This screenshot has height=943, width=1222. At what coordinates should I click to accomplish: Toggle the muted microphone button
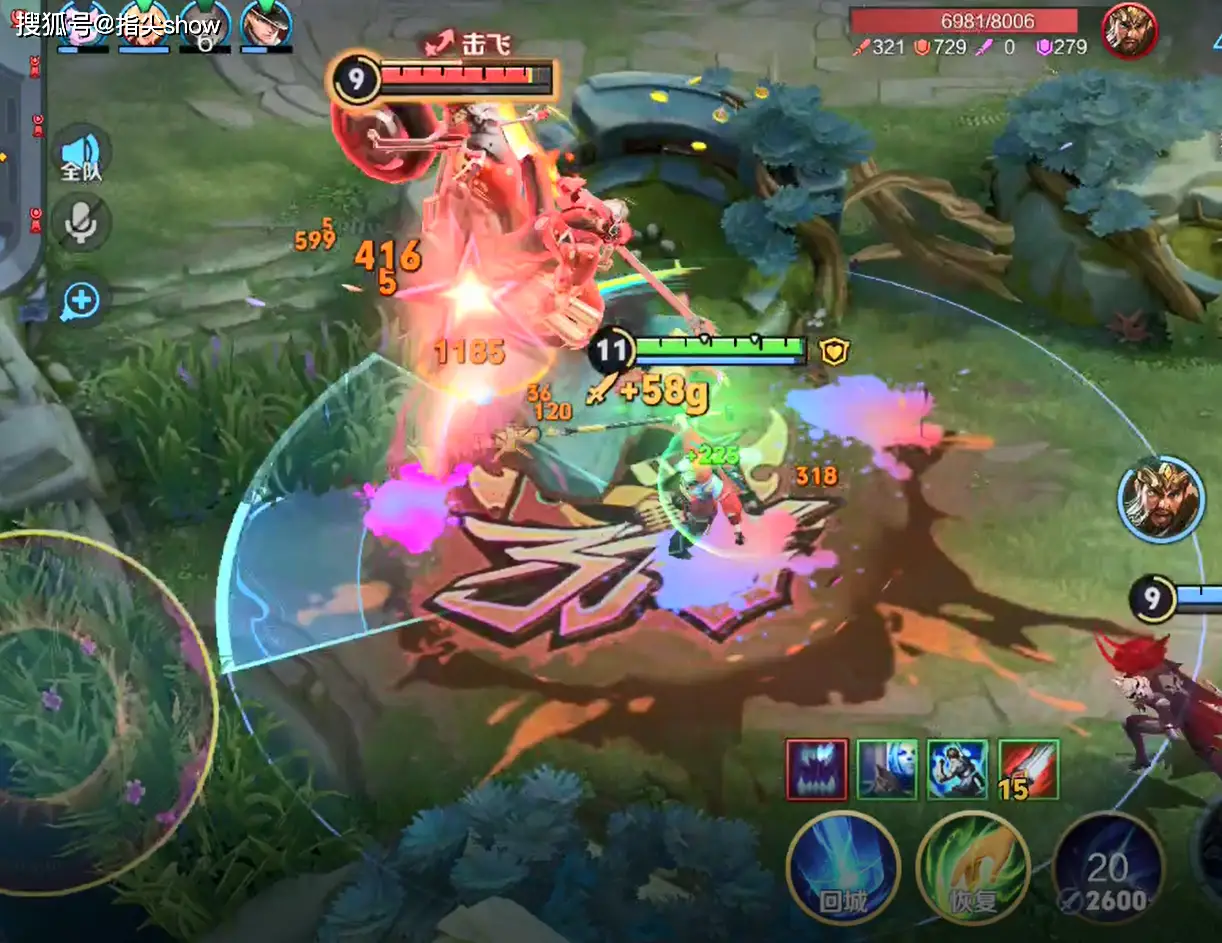coord(81,223)
